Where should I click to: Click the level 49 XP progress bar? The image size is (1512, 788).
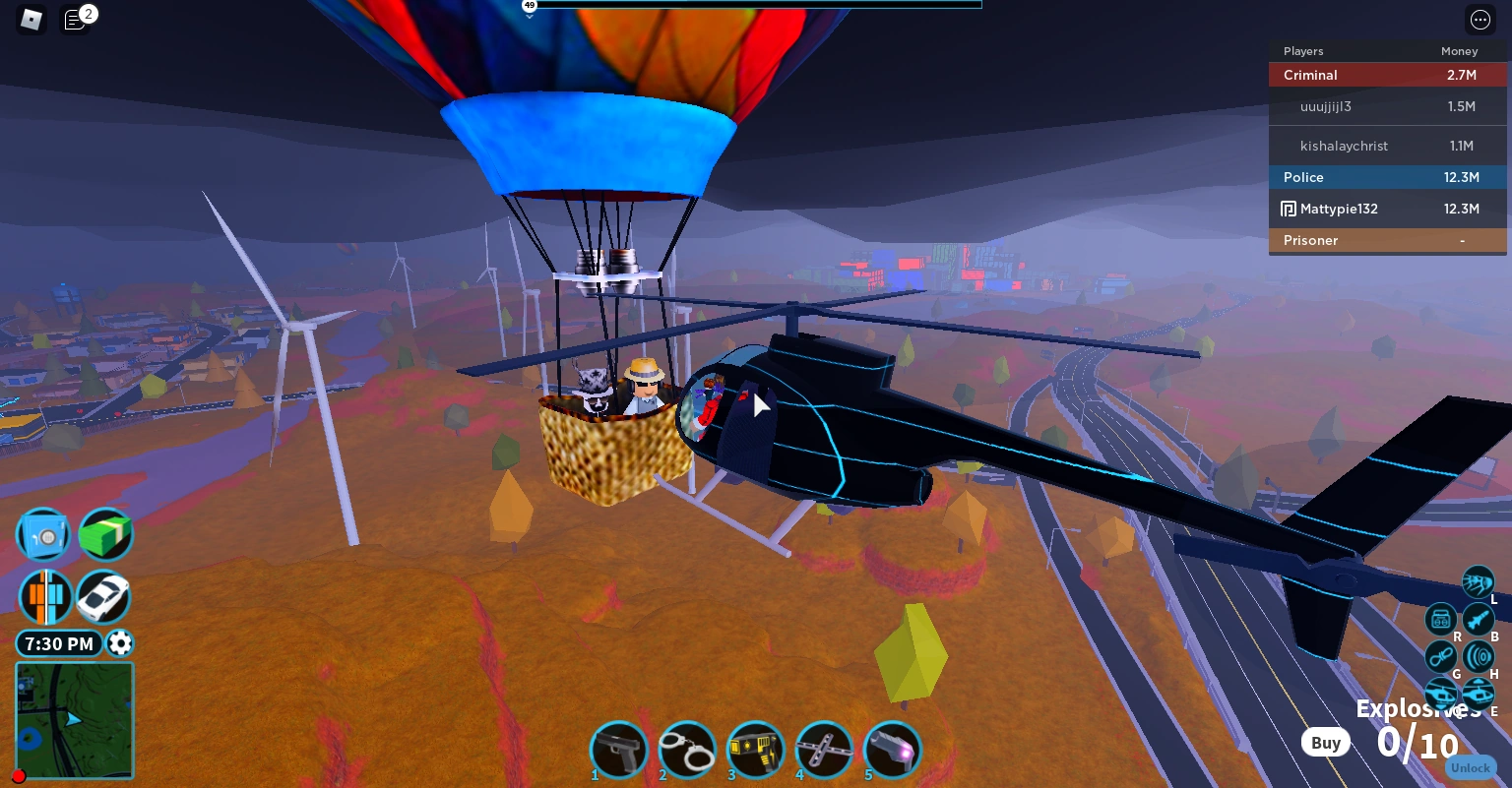pos(756,5)
